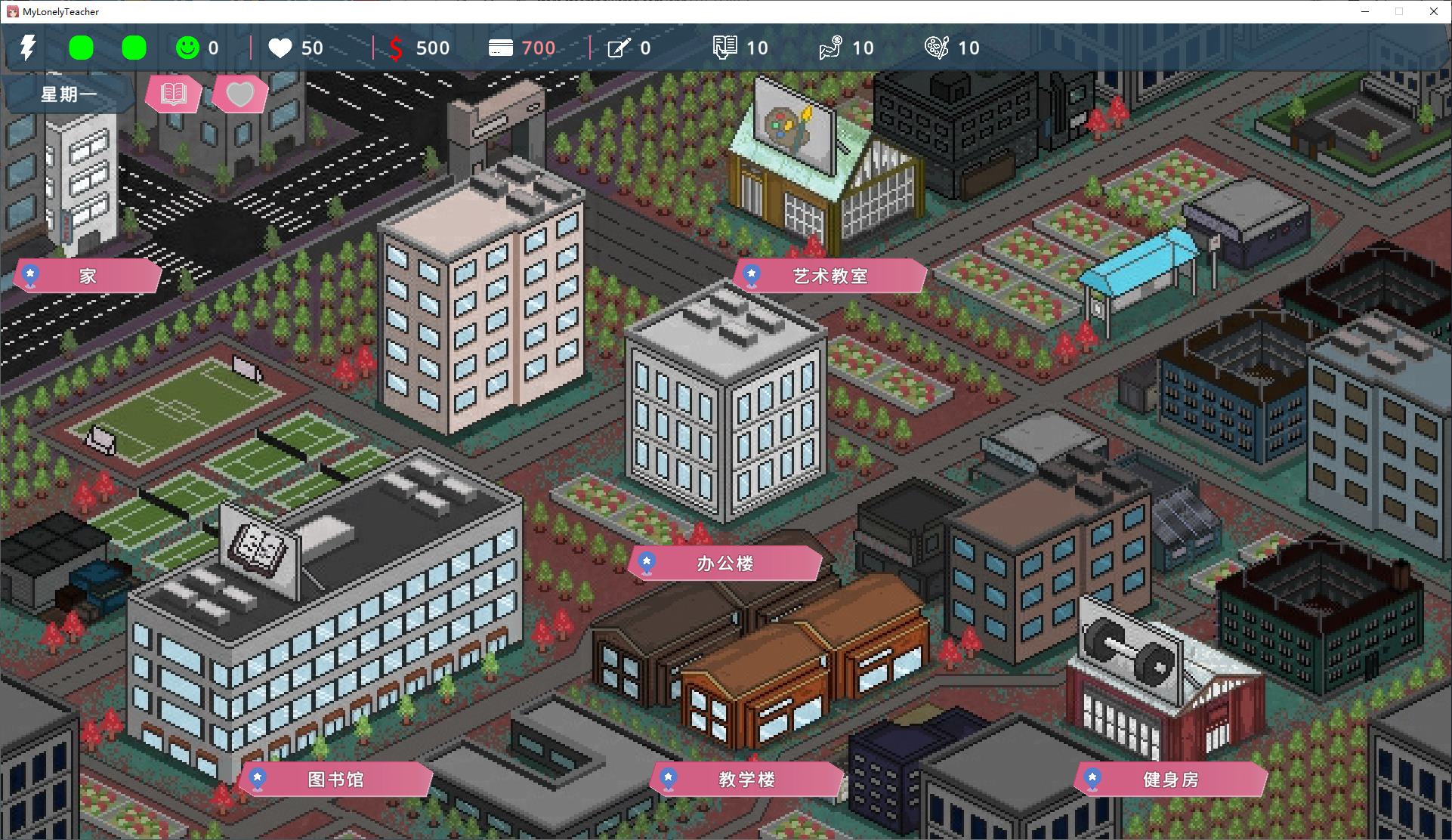This screenshot has height=840, width=1452.
Task: Toggle the pink heart relationship panel
Action: pyautogui.click(x=239, y=94)
